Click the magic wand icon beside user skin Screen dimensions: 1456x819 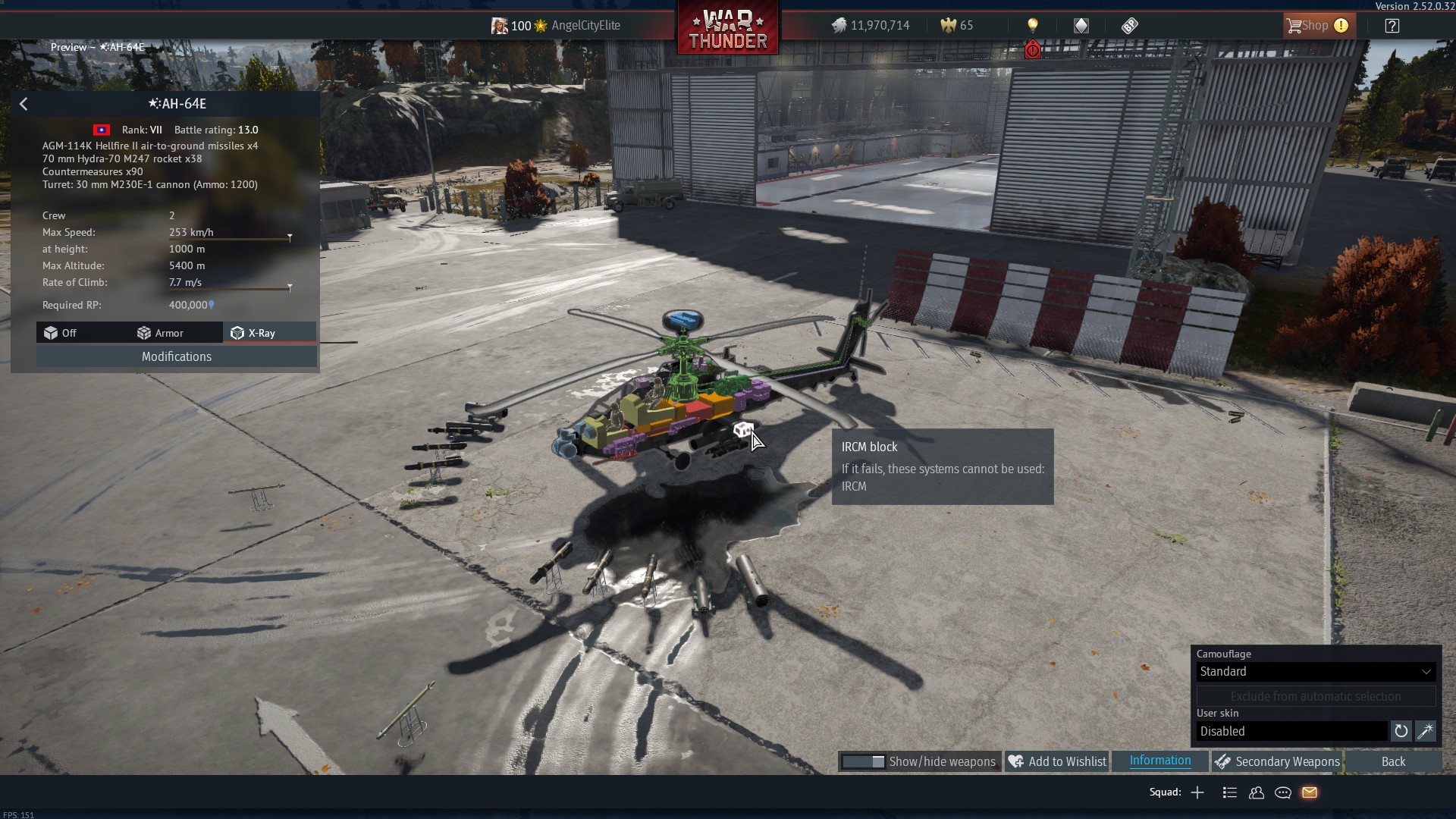pyautogui.click(x=1425, y=732)
